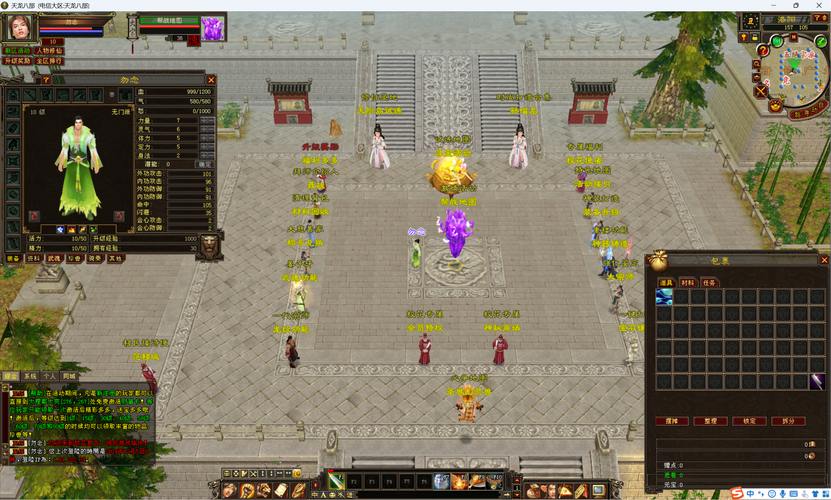Open 升级奖励 level-up rewards
831x500 pixels.
pyautogui.click(x=18, y=60)
